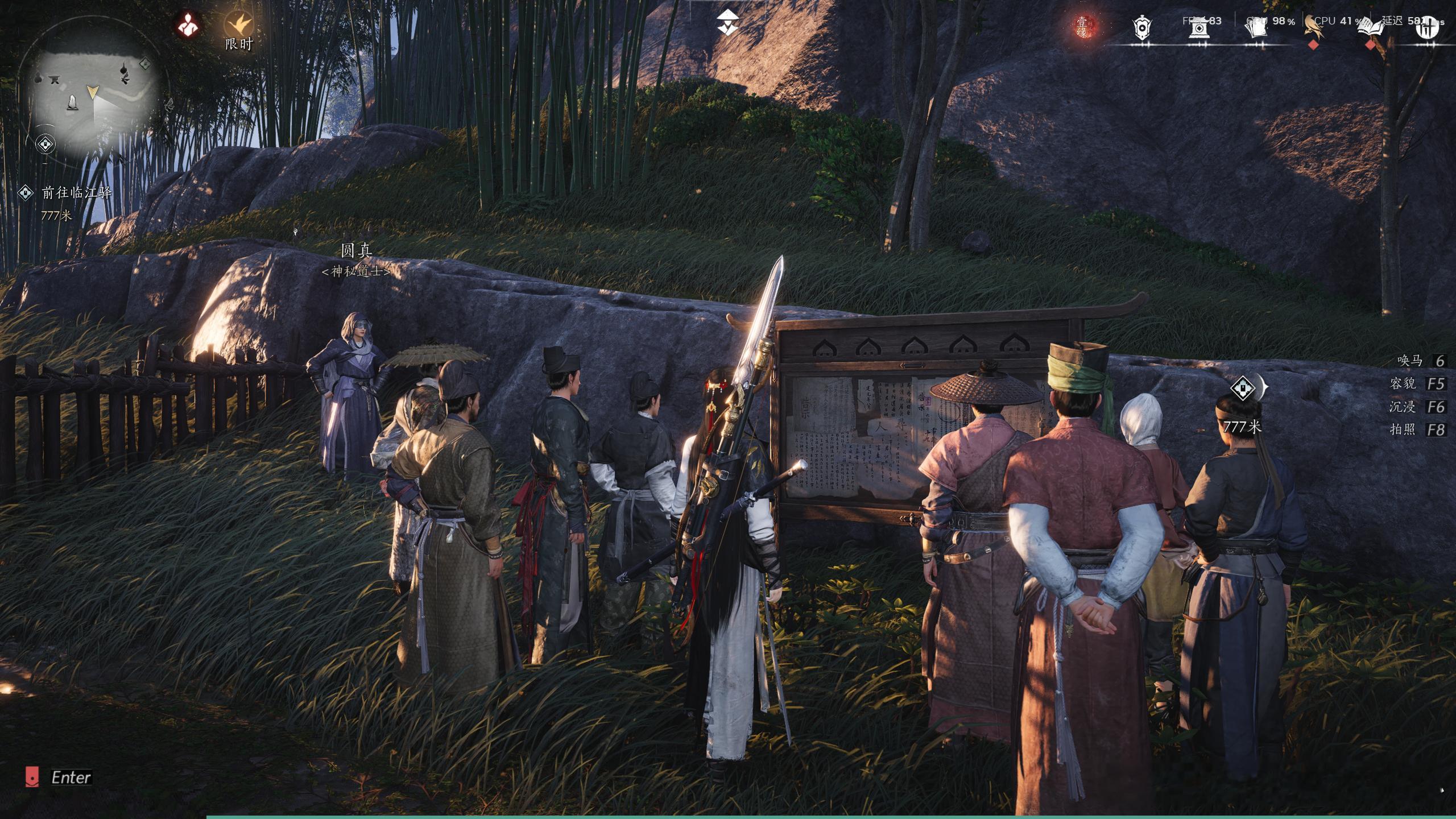Screen dimensions: 1456x819
Task: Click the red robed-figure icon
Action: point(188,25)
